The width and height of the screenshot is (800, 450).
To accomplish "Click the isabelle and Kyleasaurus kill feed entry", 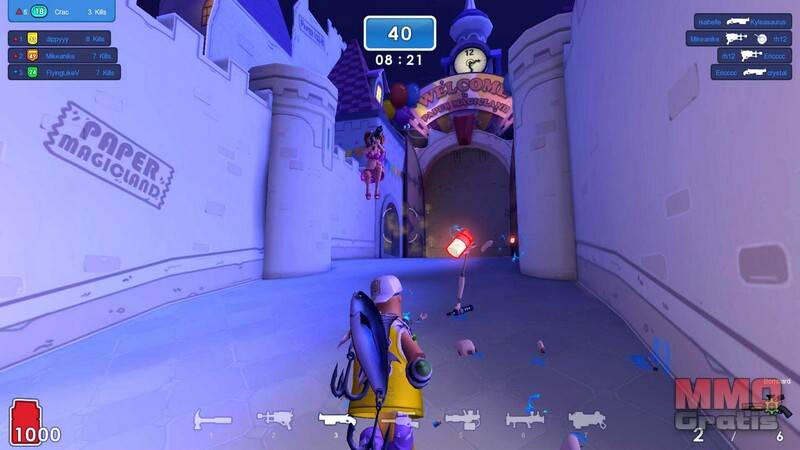I will pyautogui.click(x=743, y=20).
